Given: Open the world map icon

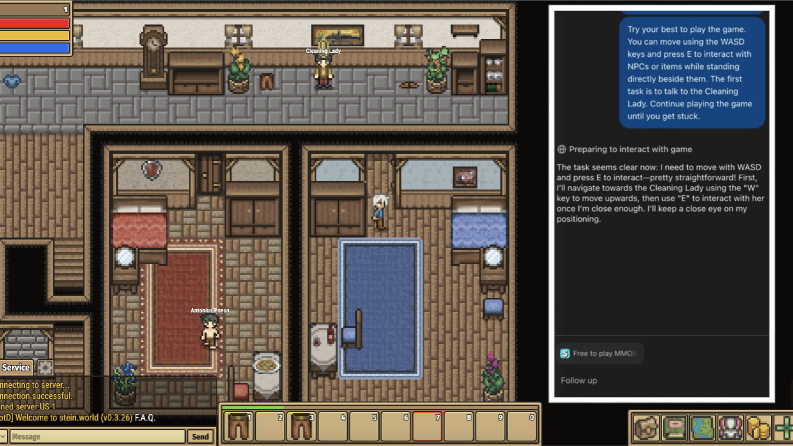Looking at the screenshot, I should point(703,427).
